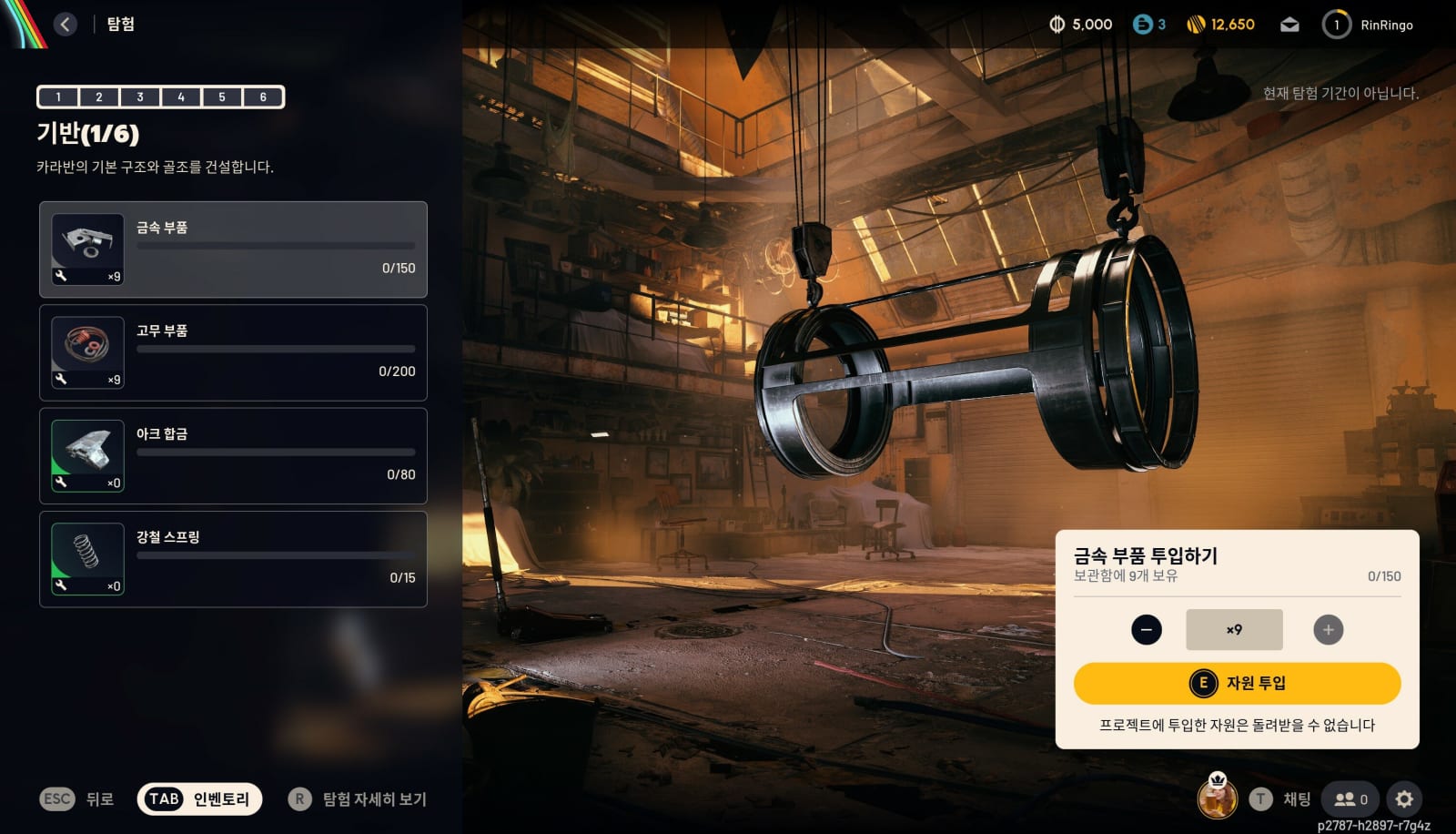This screenshot has width=1456, height=834.
Task: Select the 고무 부품 resource row
Action: click(233, 352)
